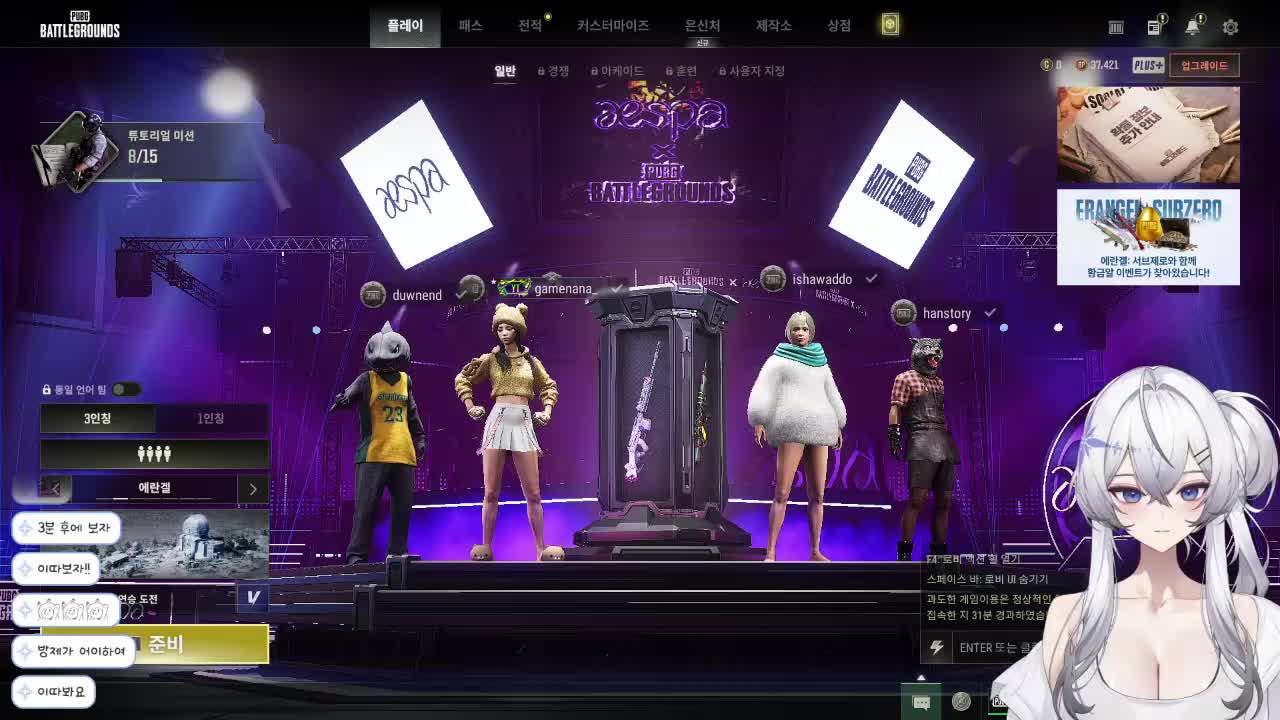Expand map selection with the right chevron

pyautogui.click(x=253, y=489)
